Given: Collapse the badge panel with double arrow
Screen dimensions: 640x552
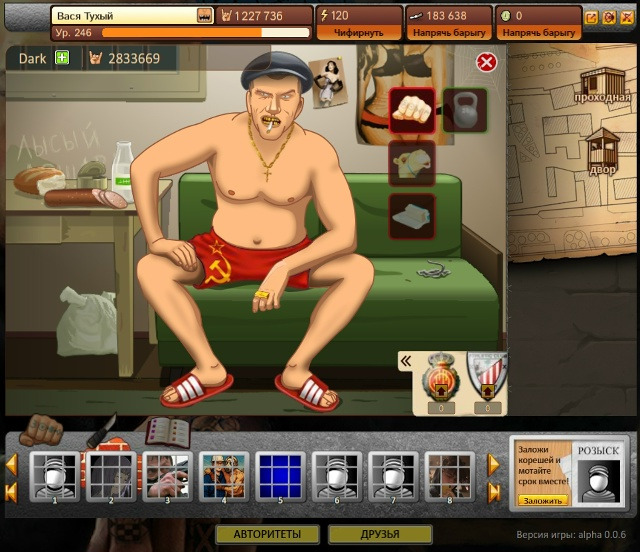Looking at the screenshot, I should [407, 361].
